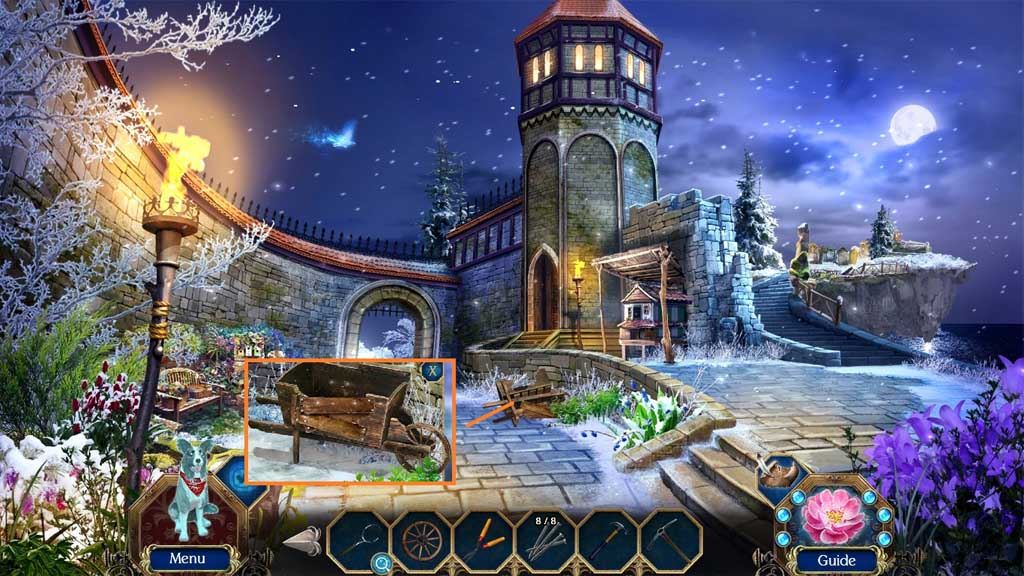This screenshot has height=576, width=1024.
Task: Select the garden shears inventory item
Action: click(x=484, y=541)
